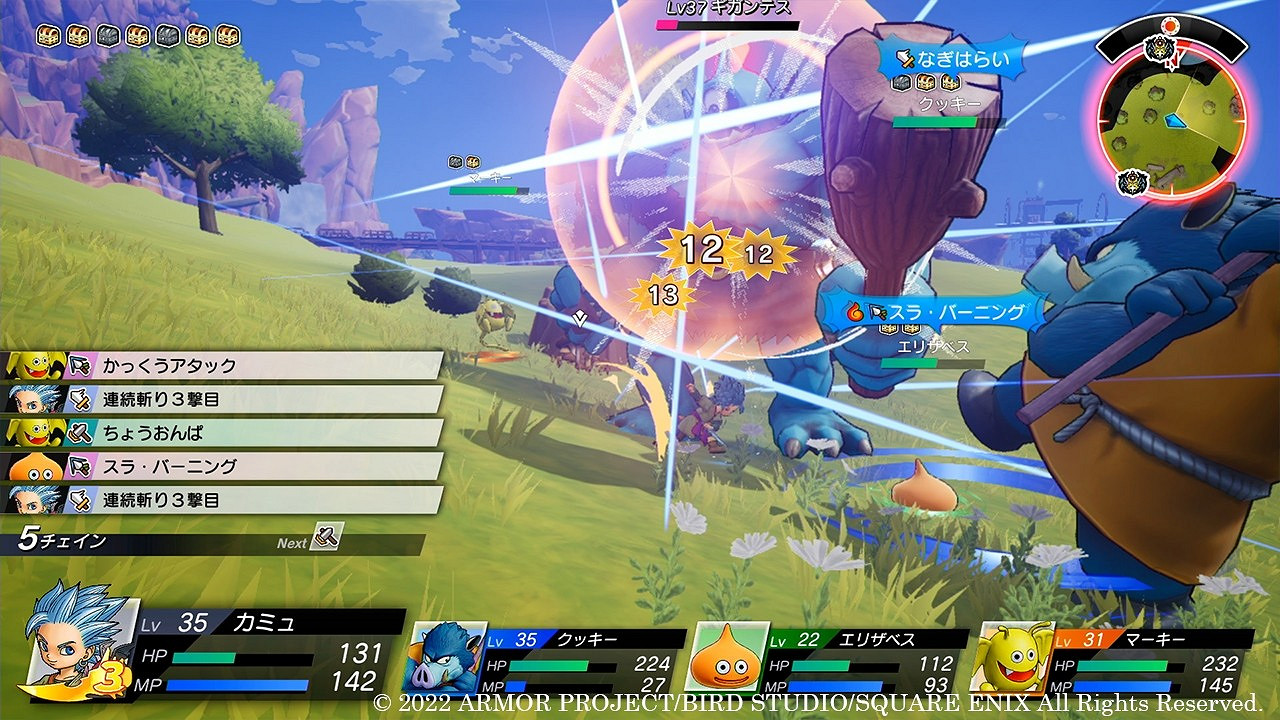Click the 5チェイン counter label
This screenshot has width=1280, height=720.
pos(61,539)
